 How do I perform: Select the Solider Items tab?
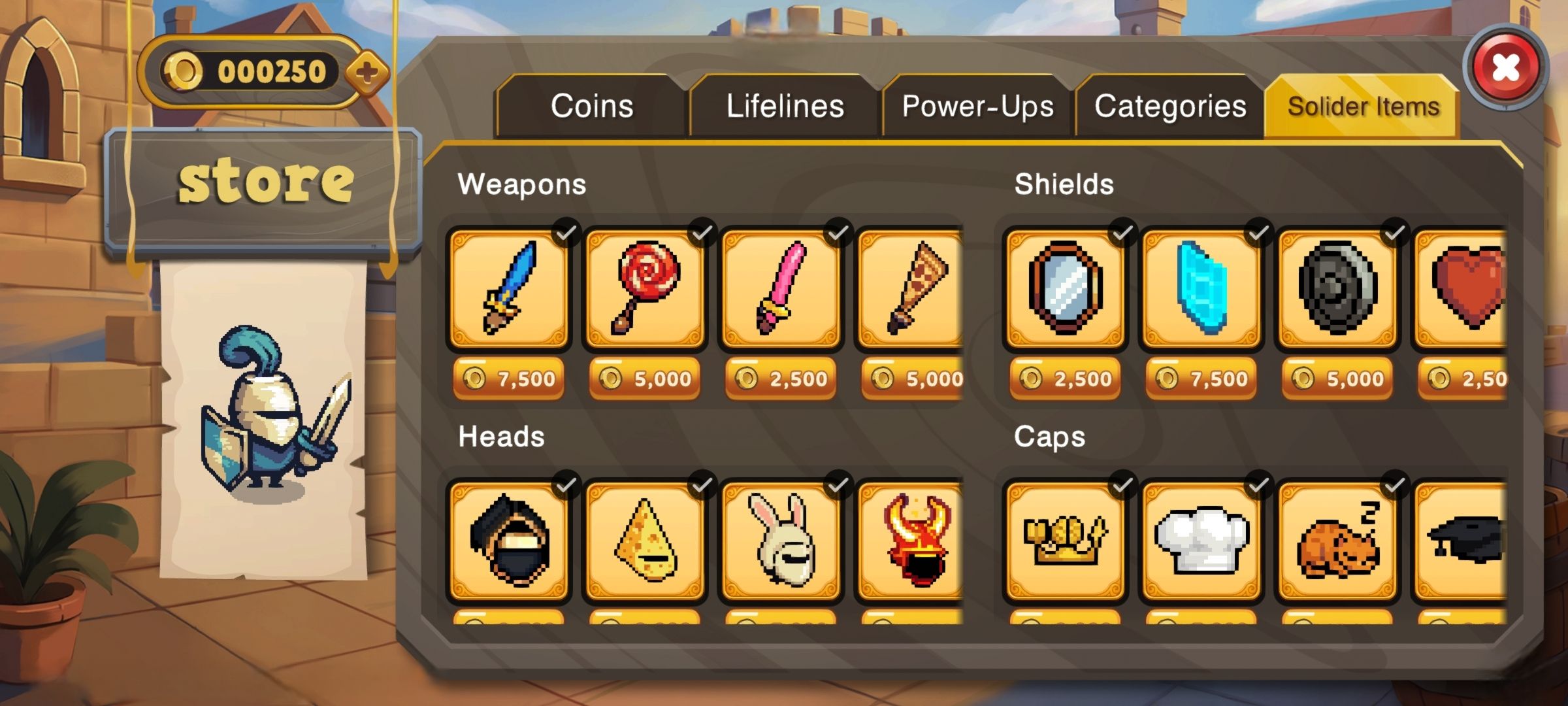[x=1363, y=107]
